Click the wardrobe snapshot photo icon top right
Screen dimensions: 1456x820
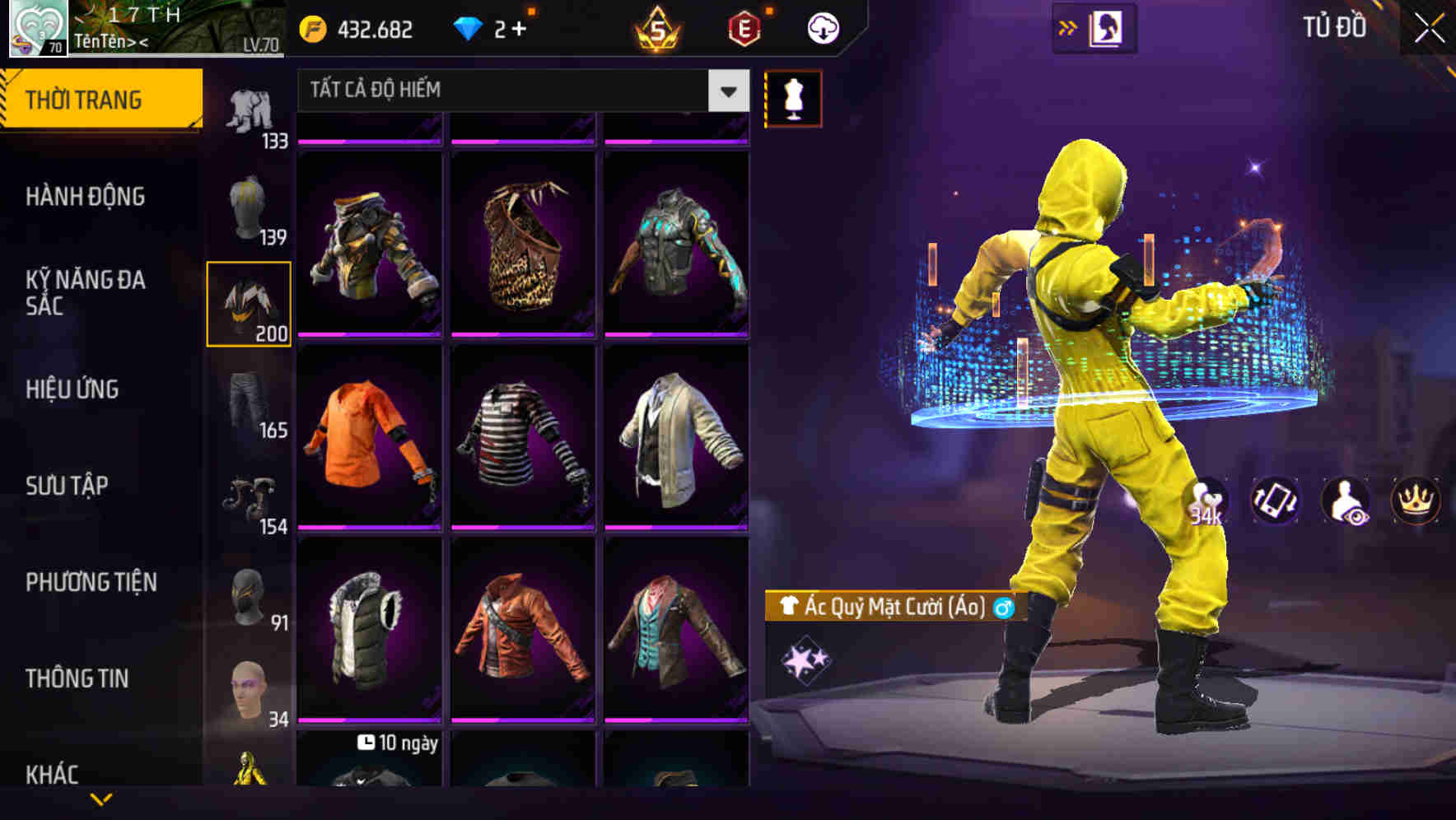pos(1106,27)
